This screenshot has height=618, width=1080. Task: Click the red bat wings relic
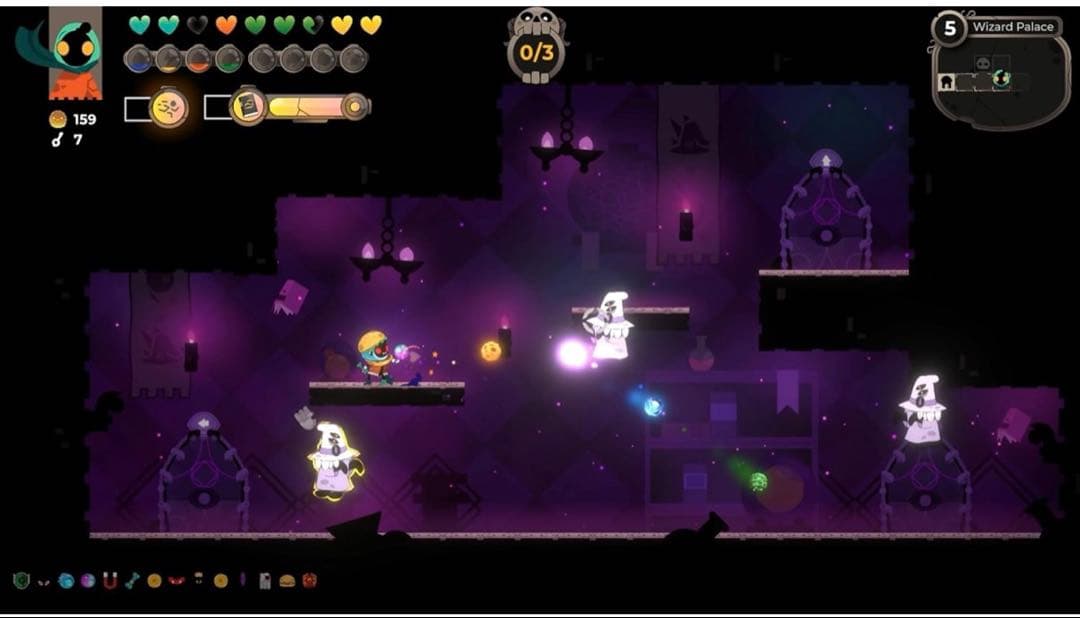(177, 580)
